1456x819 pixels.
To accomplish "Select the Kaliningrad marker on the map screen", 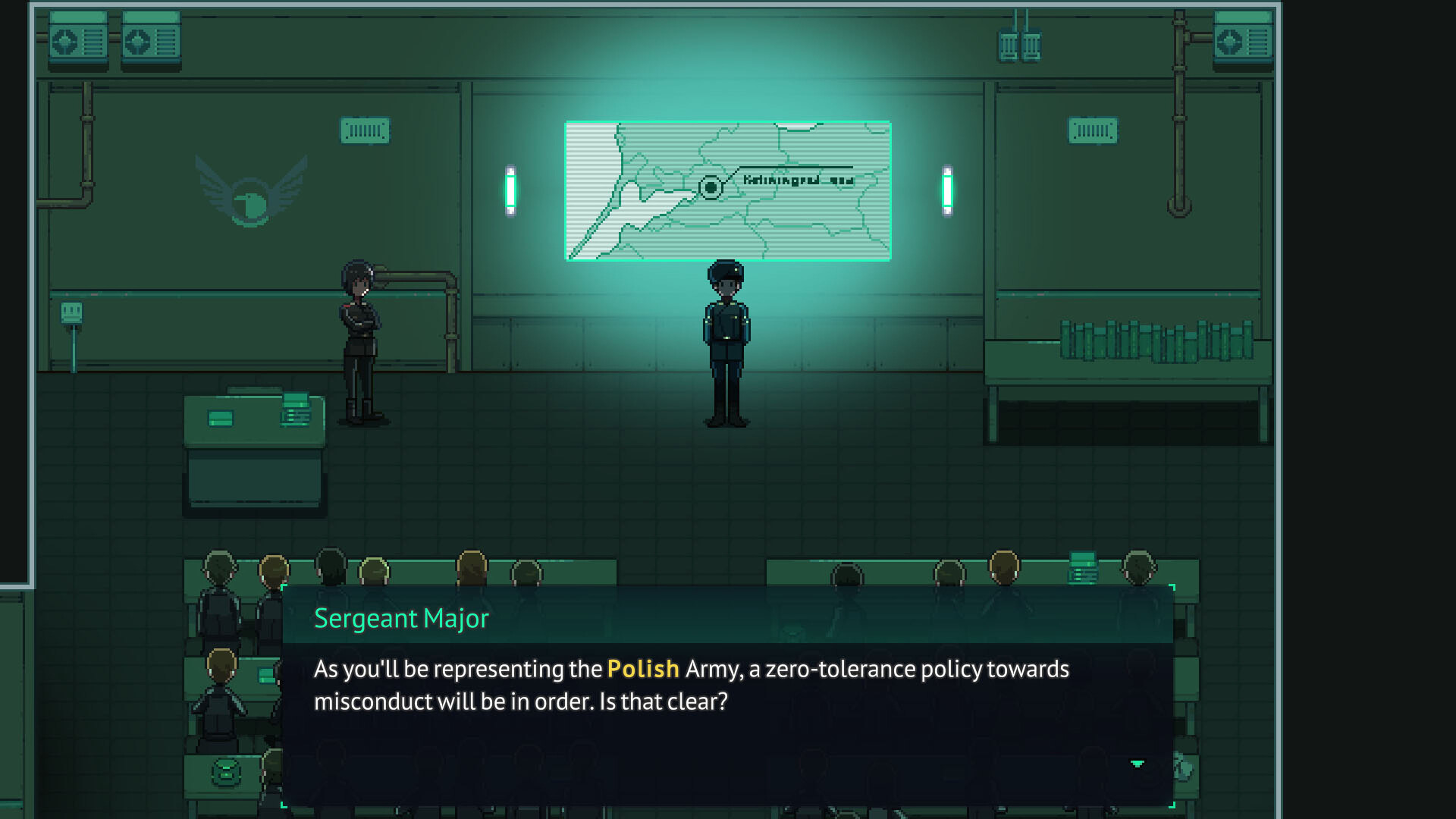I will [711, 186].
